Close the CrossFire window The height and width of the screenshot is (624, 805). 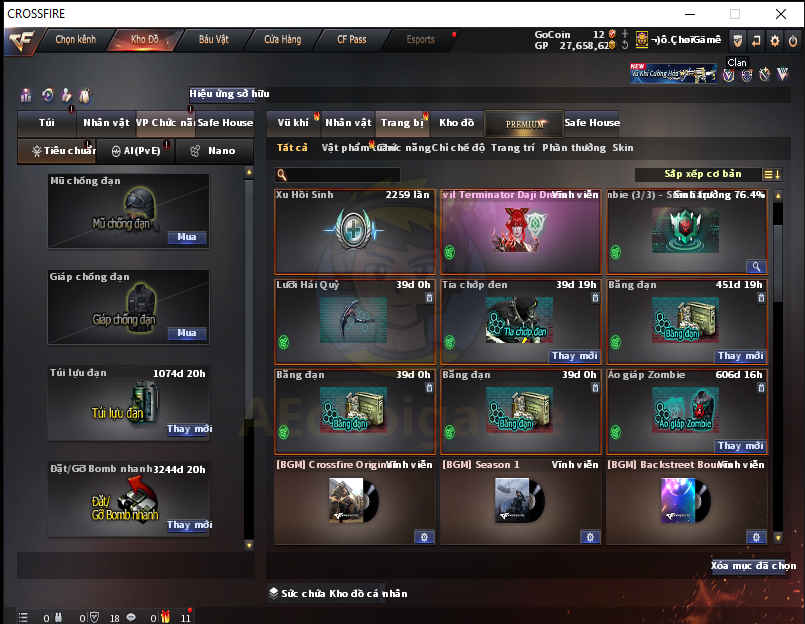pyautogui.click(x=780, y=14)
